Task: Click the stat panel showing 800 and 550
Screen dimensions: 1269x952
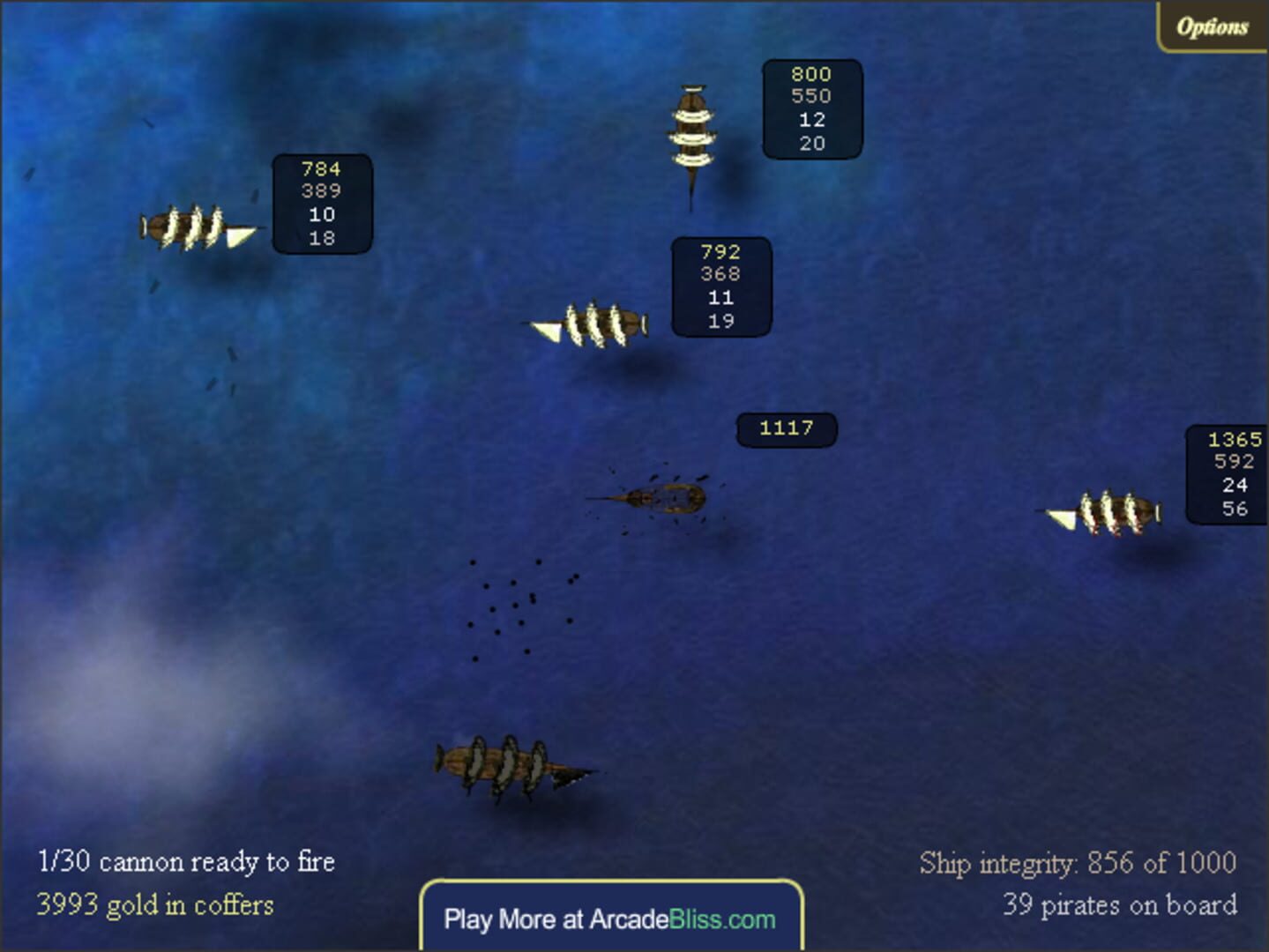Action: (x=810, y=109)
